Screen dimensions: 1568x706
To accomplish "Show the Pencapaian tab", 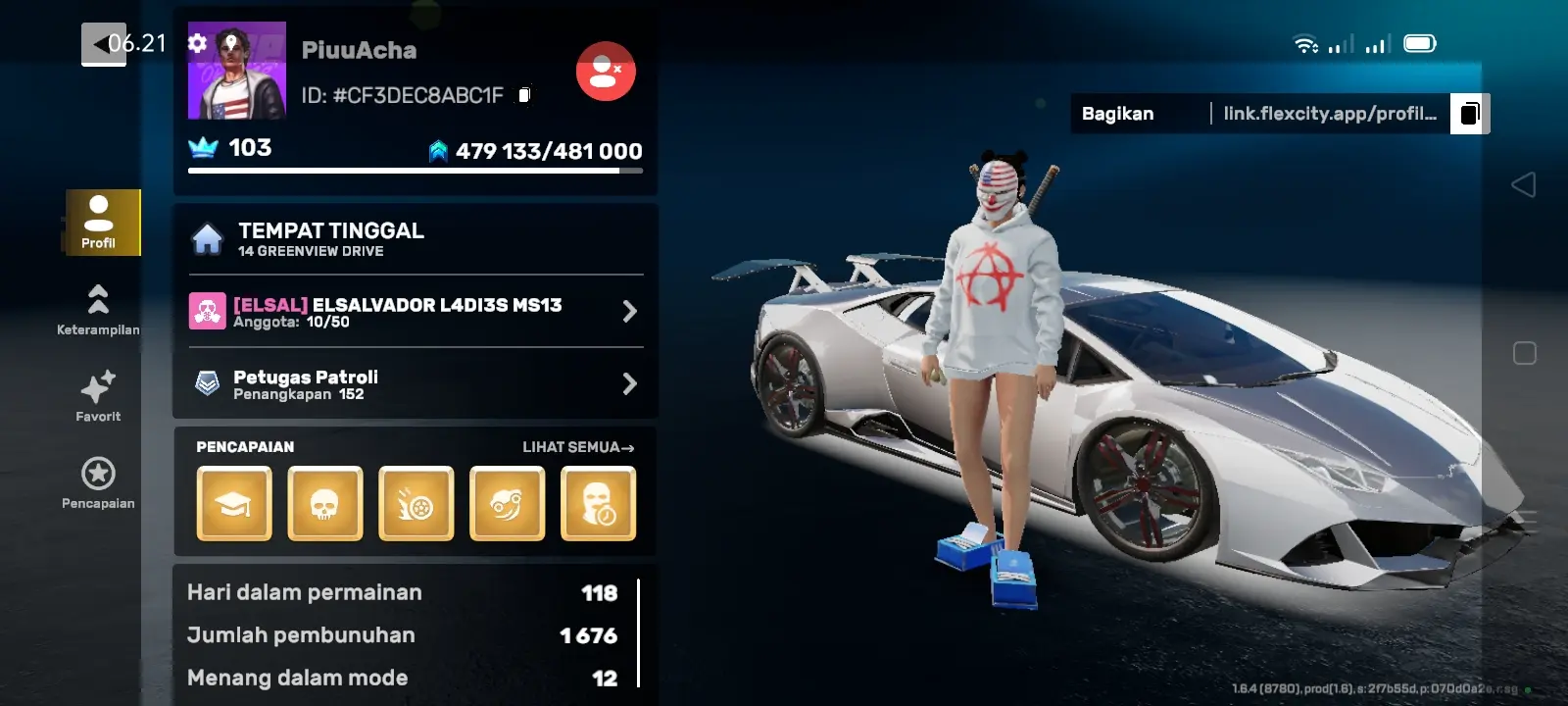I will pyautogui.click(x=98, y=483).
